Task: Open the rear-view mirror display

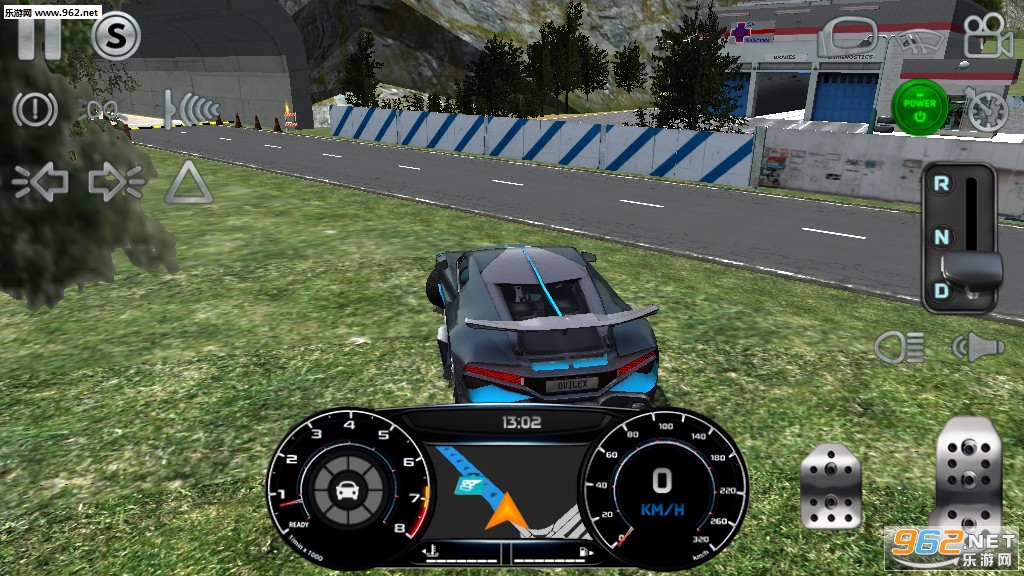Action: coord(847,38)
